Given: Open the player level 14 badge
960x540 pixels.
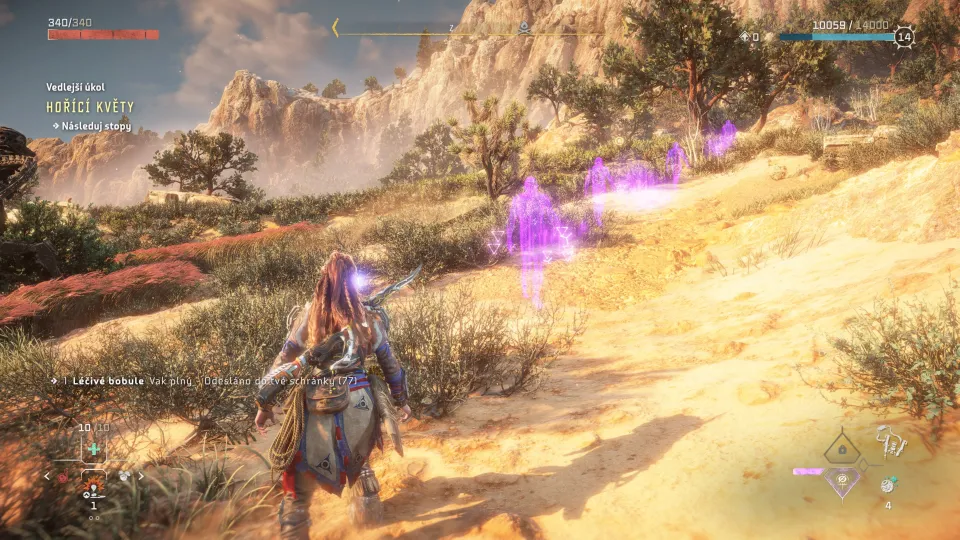Looking at the screenshot, I should 904,37.
